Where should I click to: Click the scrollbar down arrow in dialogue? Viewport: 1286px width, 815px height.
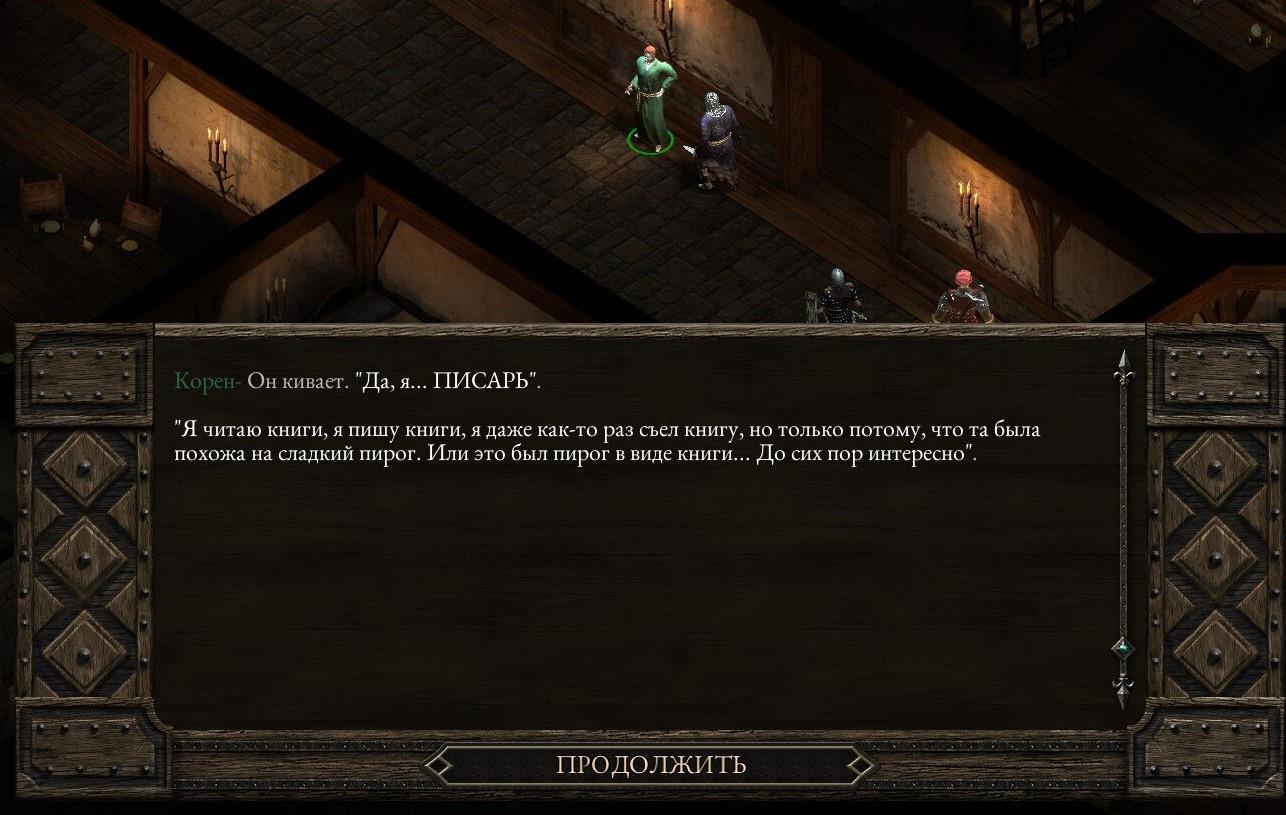point(1123,688)
